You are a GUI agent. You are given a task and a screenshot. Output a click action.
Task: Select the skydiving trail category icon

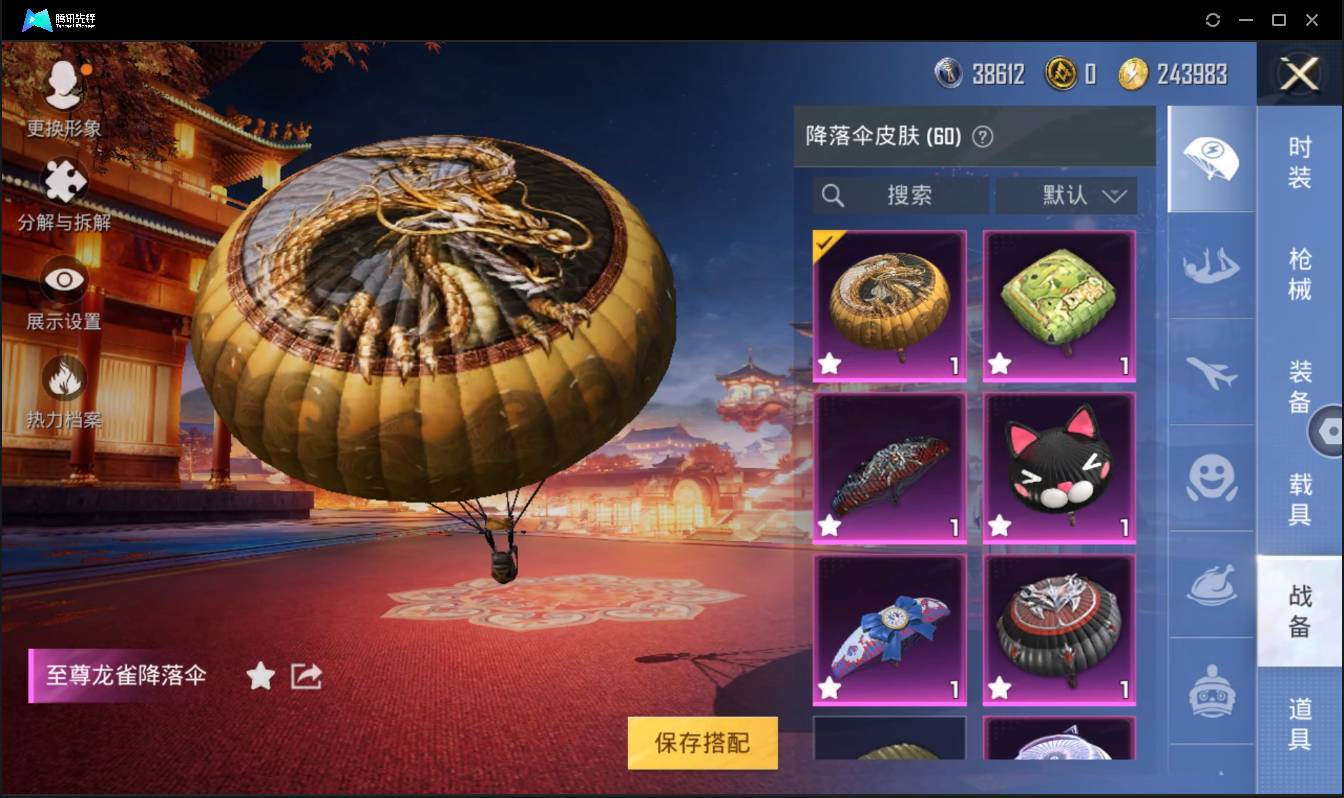coord(1211,268)
